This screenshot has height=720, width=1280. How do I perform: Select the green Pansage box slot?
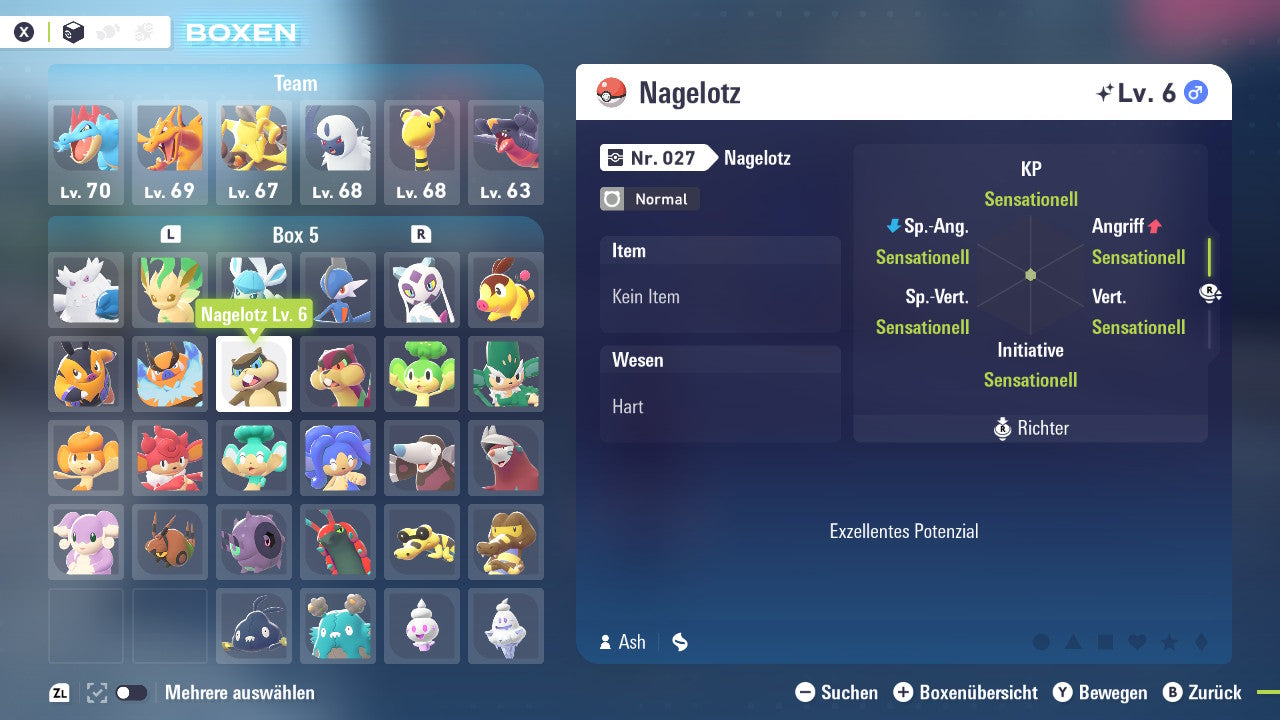coord(422,374)
